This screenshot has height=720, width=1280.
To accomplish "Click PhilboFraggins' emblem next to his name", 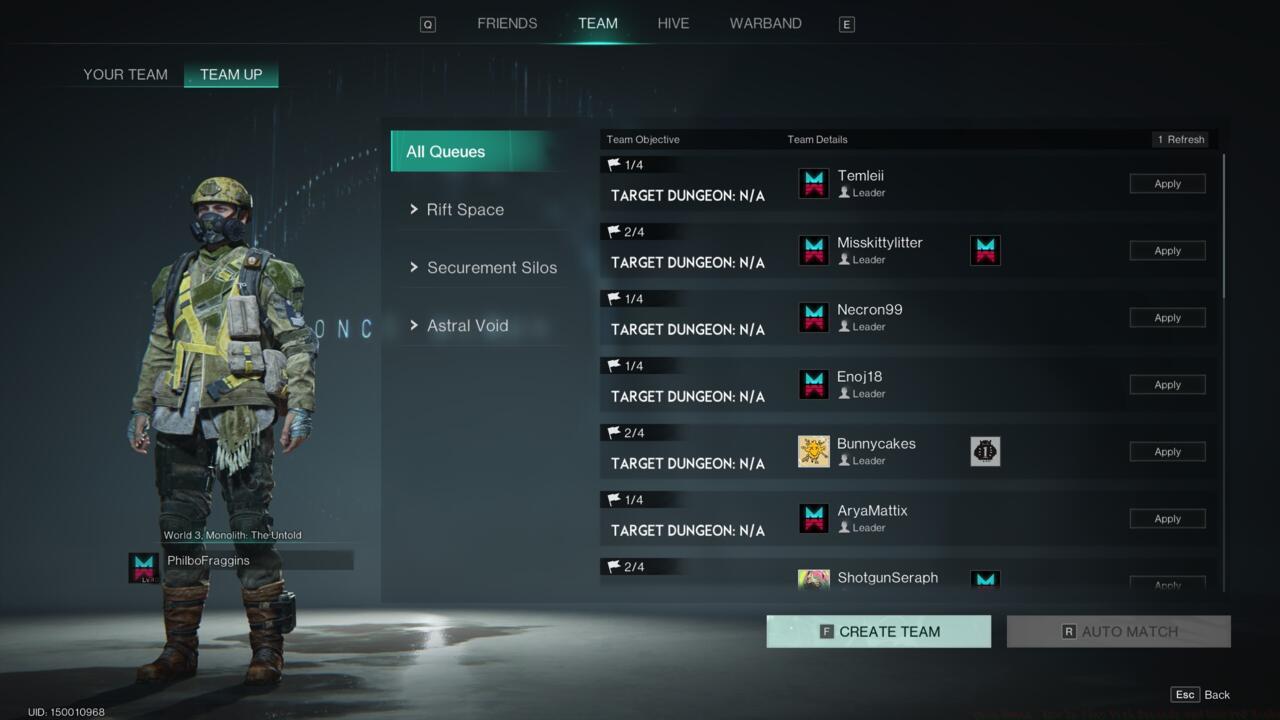I will click(x=143, y=560).
